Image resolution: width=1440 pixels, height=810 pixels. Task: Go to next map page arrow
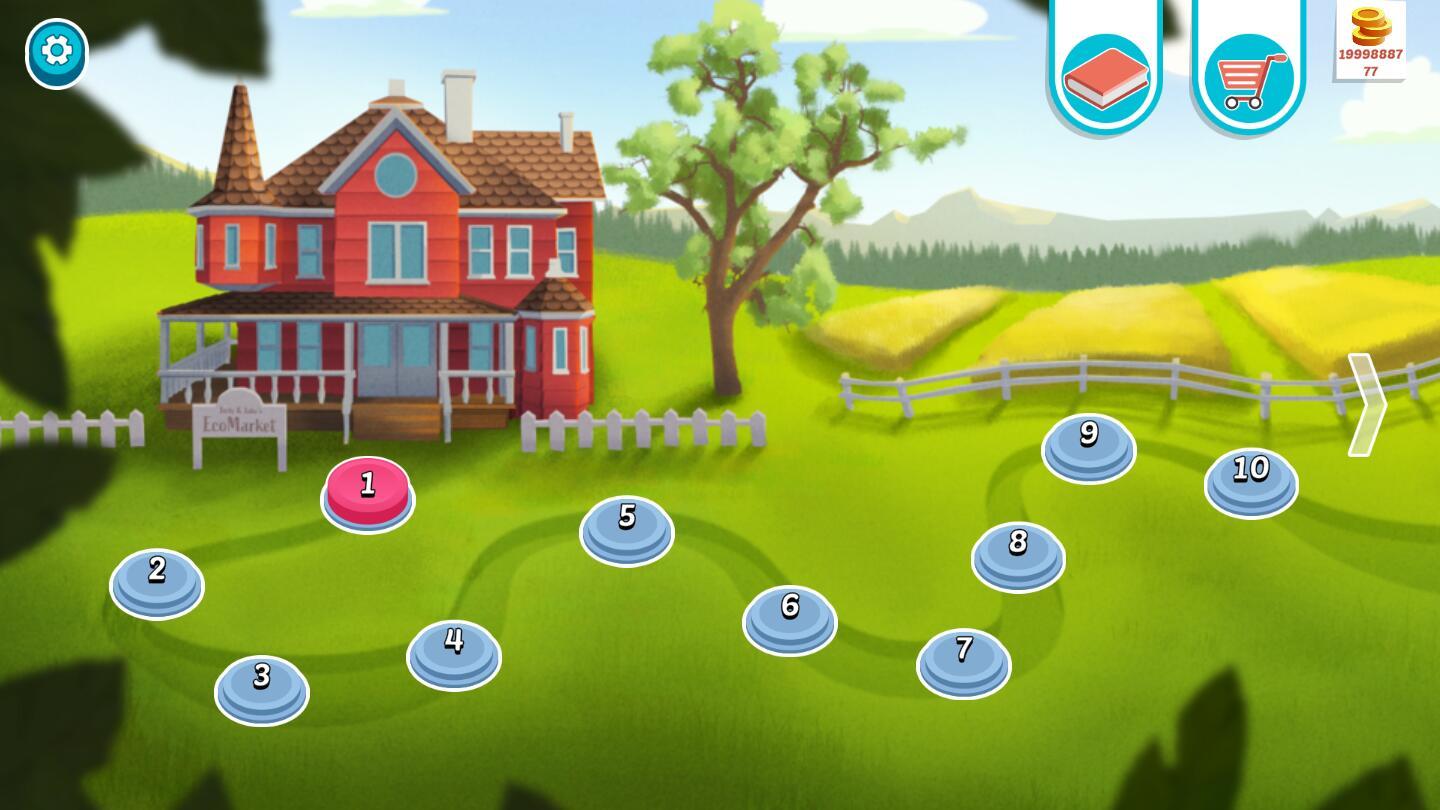(1367, 404)
